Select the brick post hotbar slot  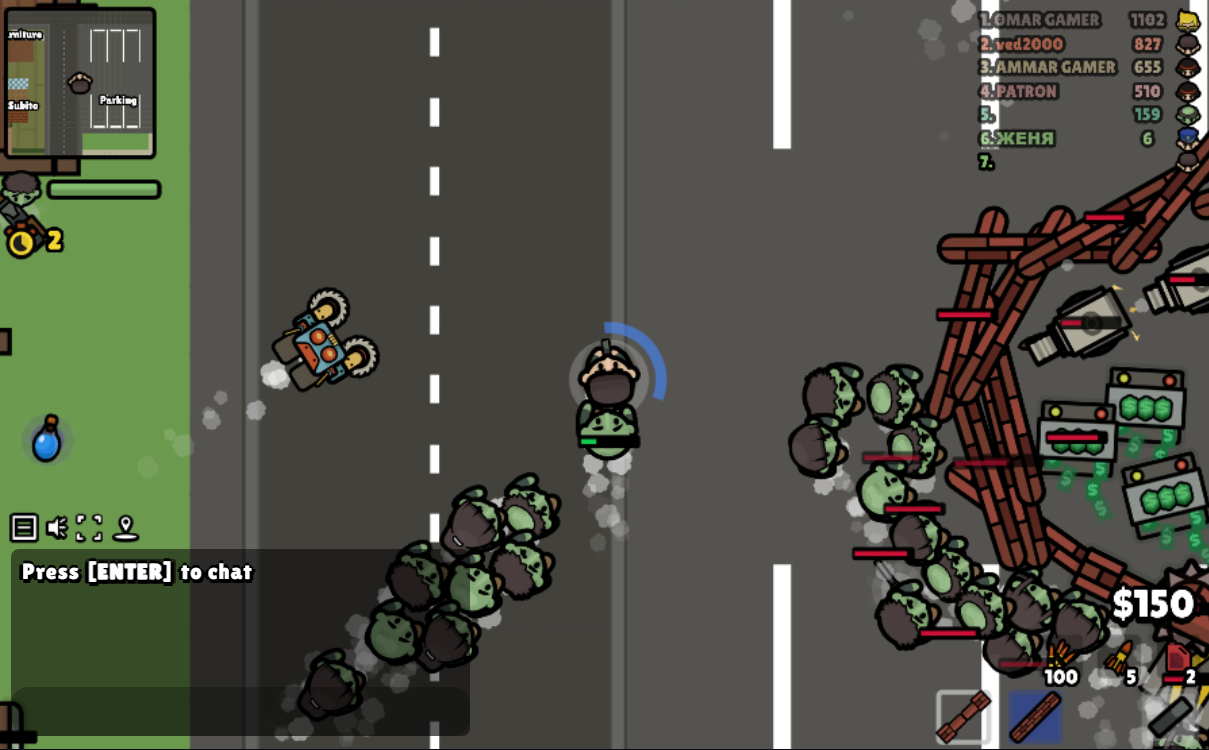click(964, 717)
